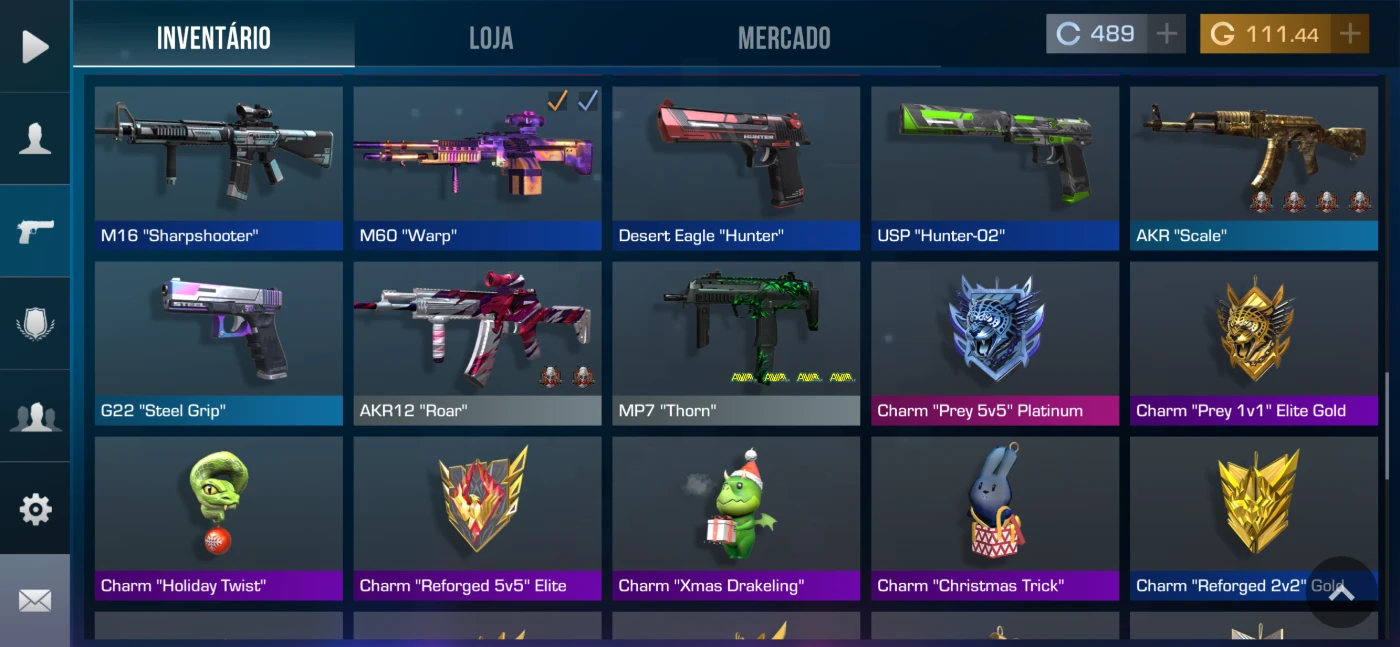
Task: Pick the Desert Eagle "Hunter" skin
Action: [736, 167]
